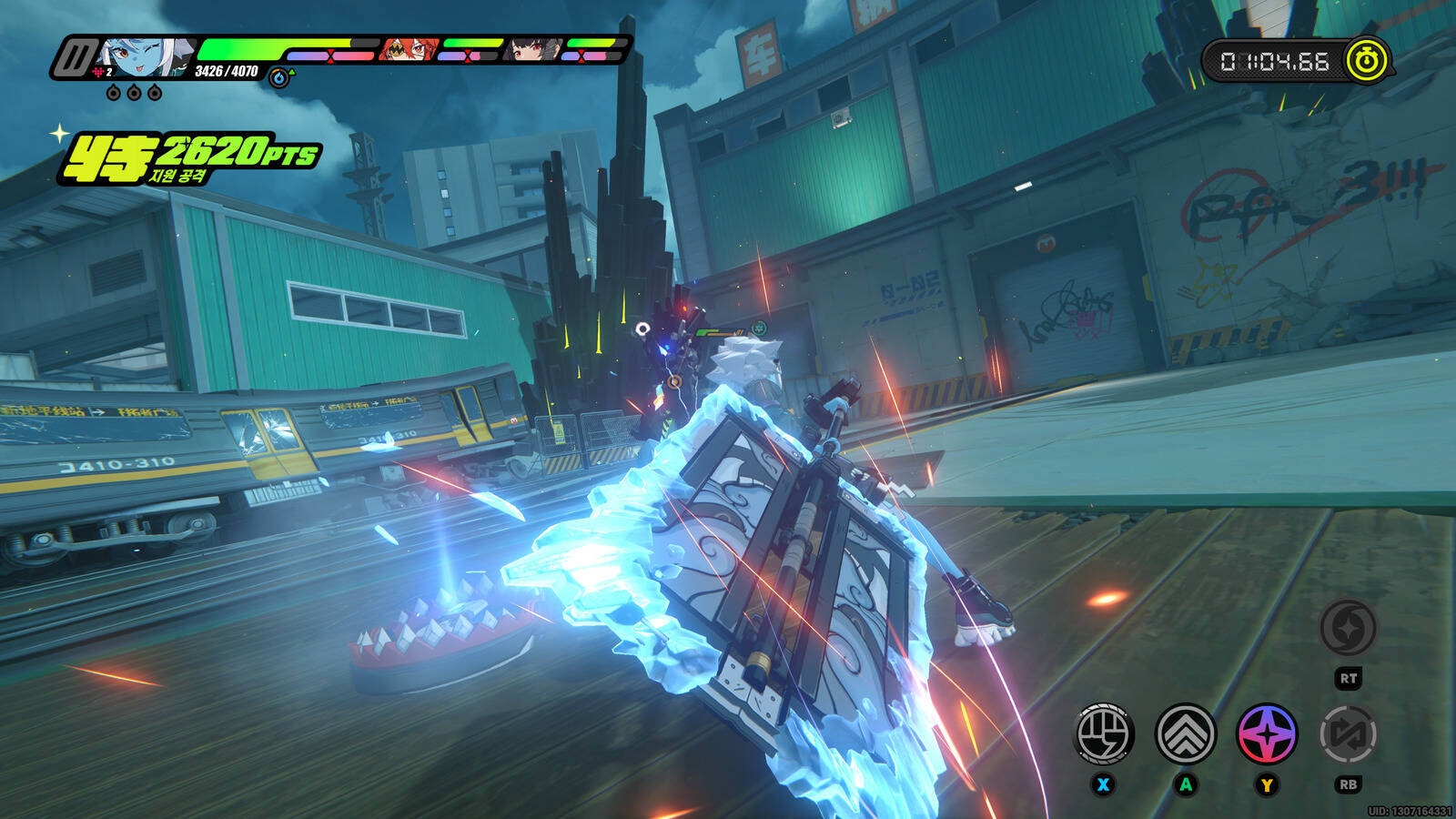Screen dimensions: 1456x819
Task: Trigger the purple star special attack
Action: pos(1267,733)
